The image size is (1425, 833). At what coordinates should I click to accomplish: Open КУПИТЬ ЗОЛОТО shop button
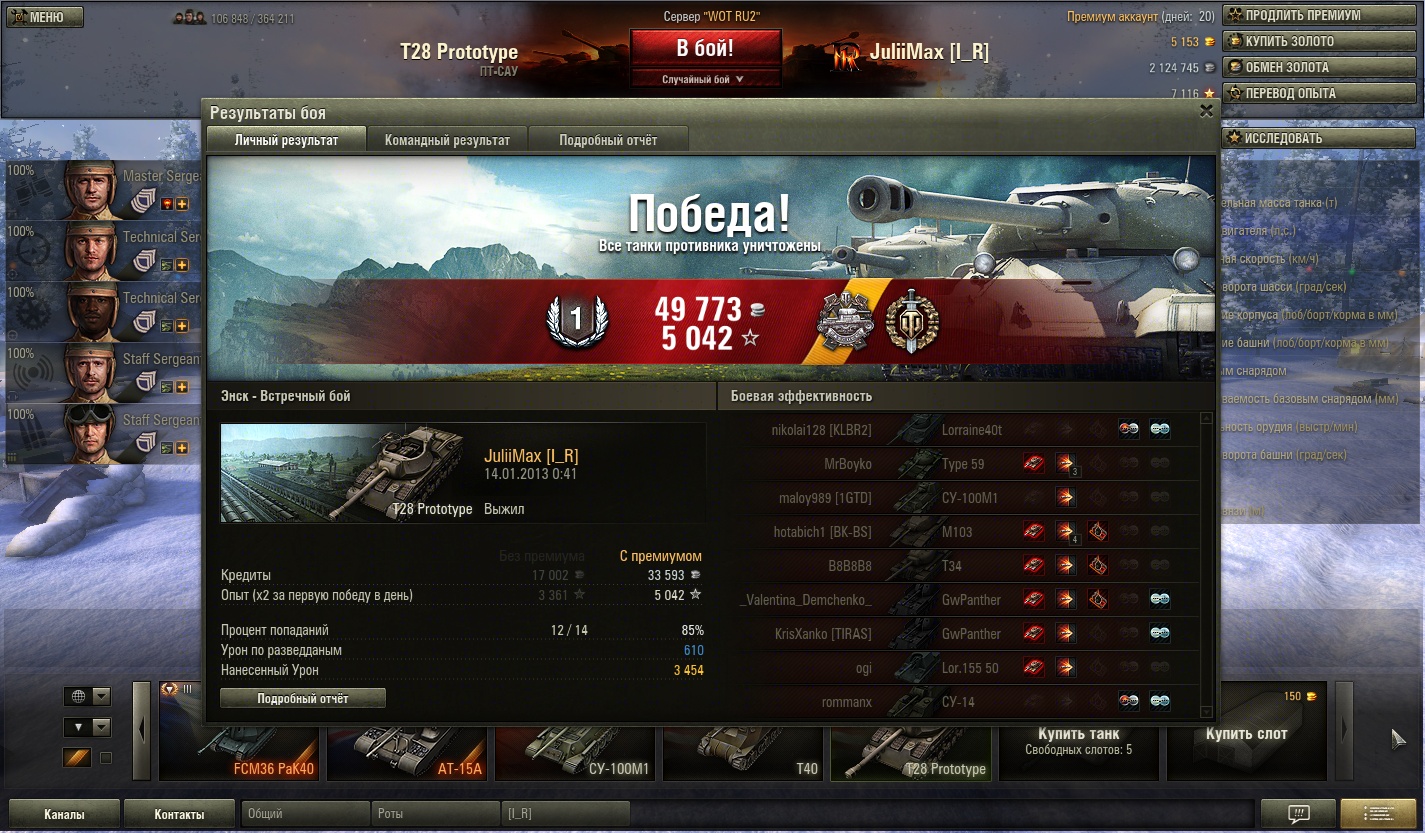coord(1321,42)
